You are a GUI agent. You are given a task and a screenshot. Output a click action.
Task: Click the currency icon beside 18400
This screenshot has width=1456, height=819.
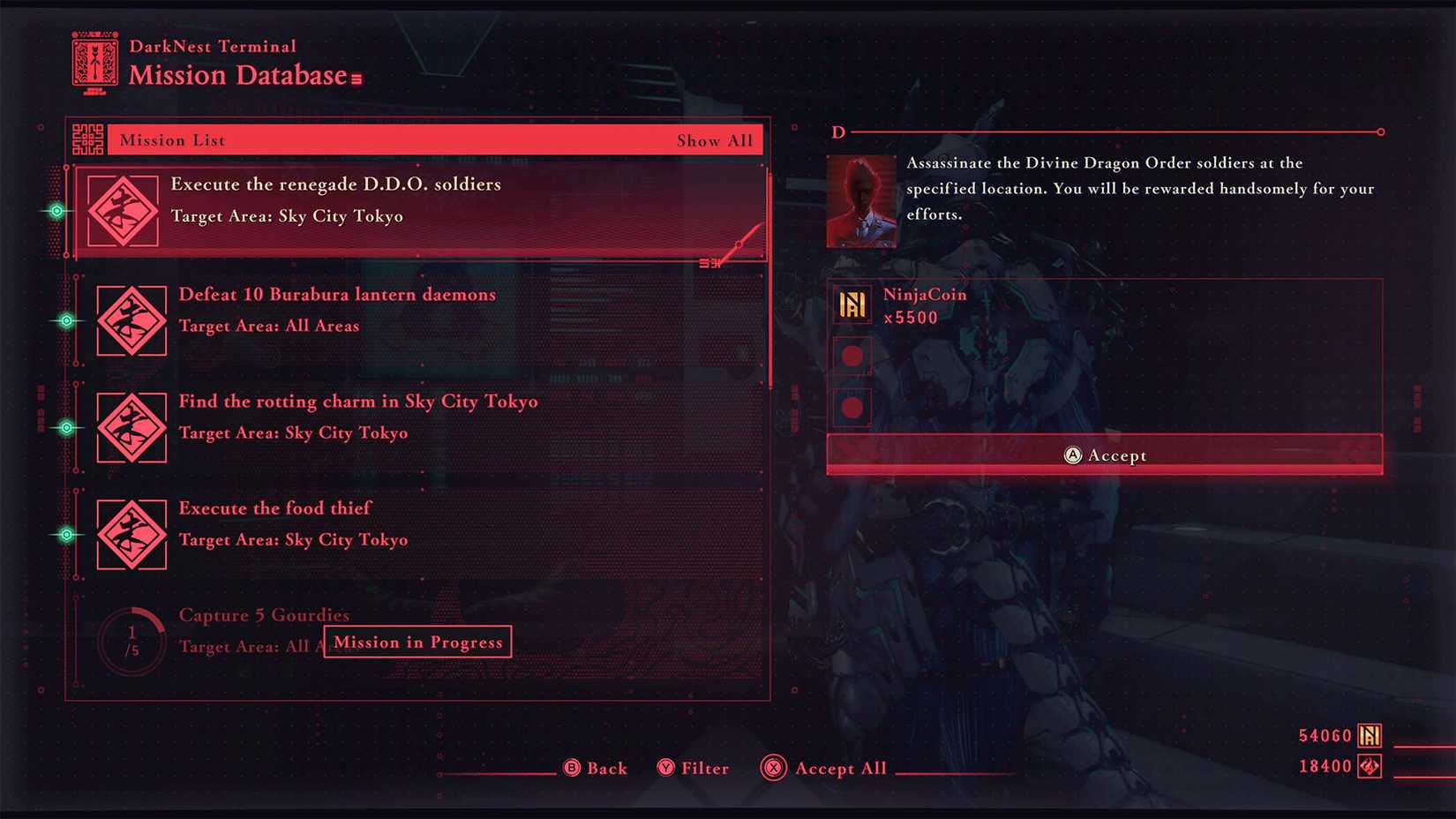point(1370,766)
